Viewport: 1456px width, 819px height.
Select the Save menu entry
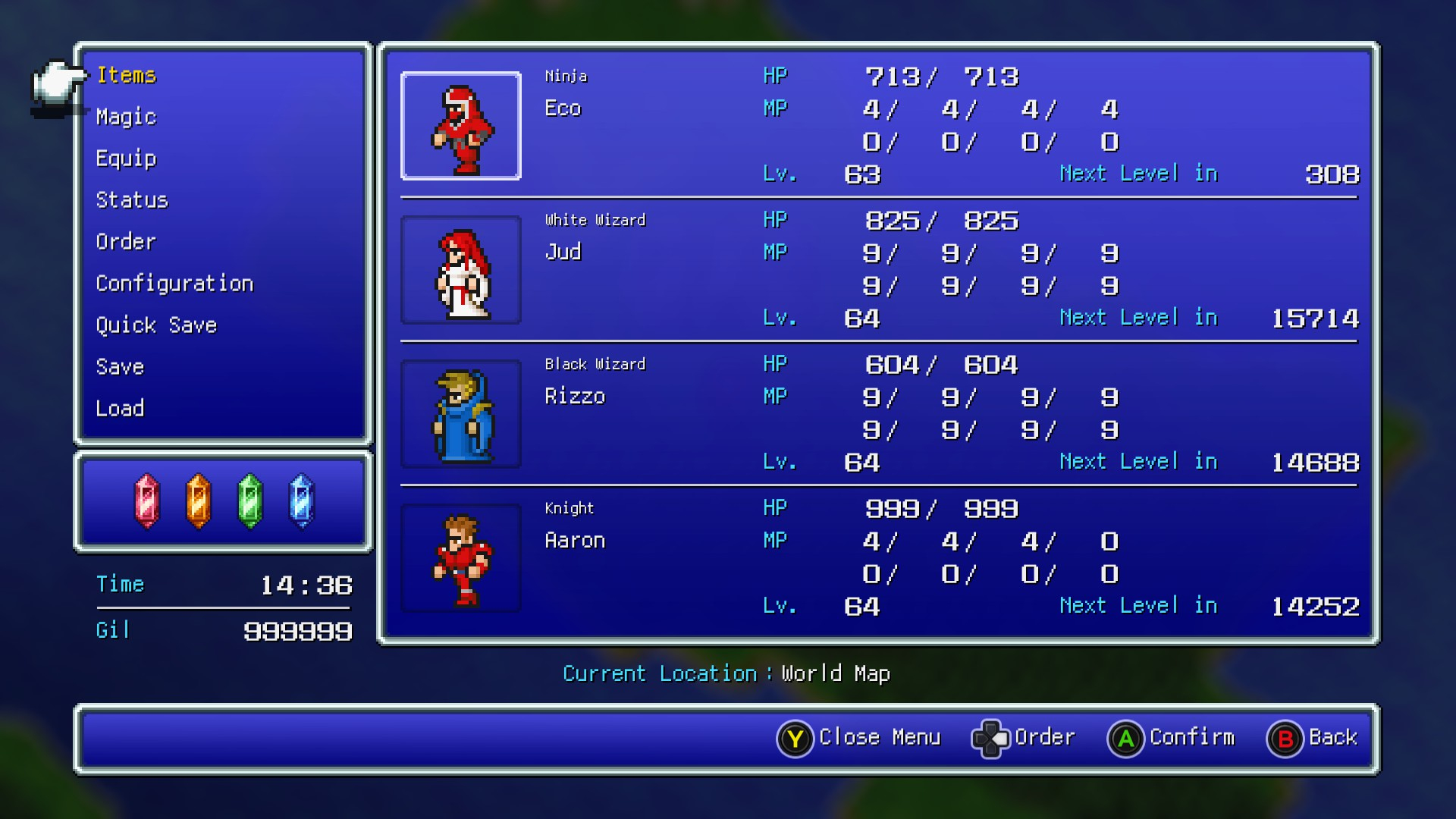(120, 367)
